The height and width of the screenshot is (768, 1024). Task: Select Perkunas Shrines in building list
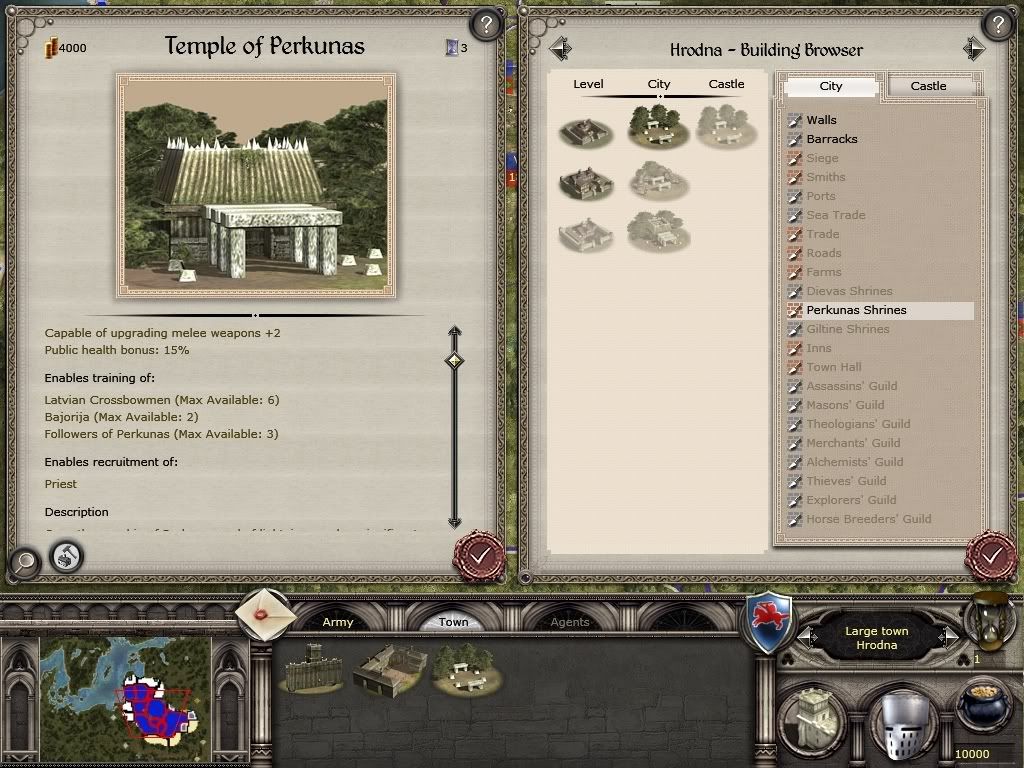pyautogui.click(x=856, y=310)
